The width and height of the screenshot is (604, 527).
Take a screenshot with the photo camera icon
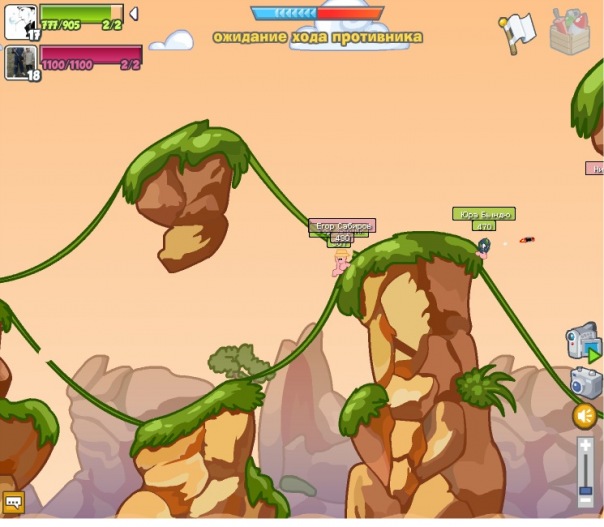[585, 383]
